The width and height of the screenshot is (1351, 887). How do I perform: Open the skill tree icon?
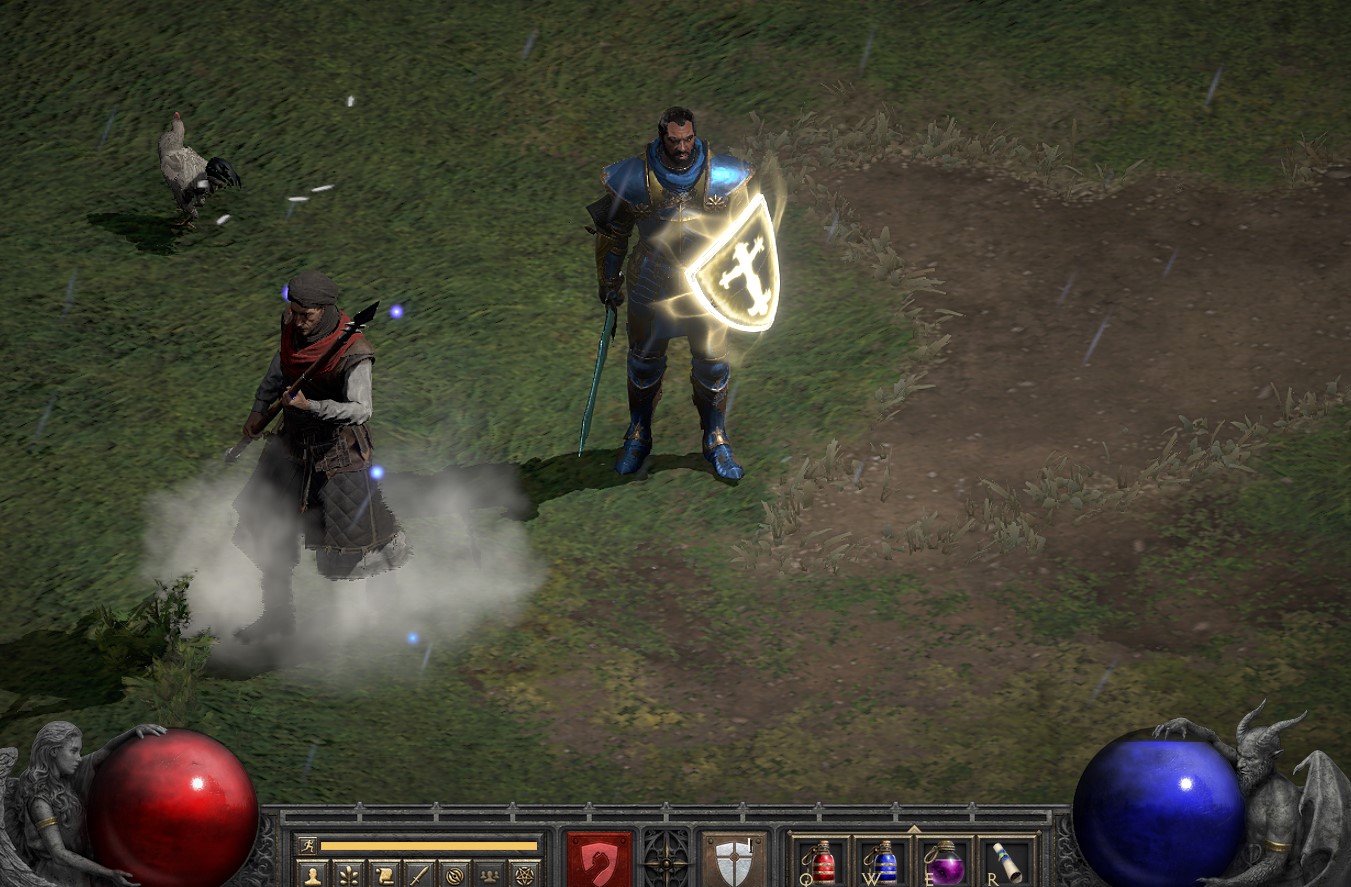click(349, 875)
